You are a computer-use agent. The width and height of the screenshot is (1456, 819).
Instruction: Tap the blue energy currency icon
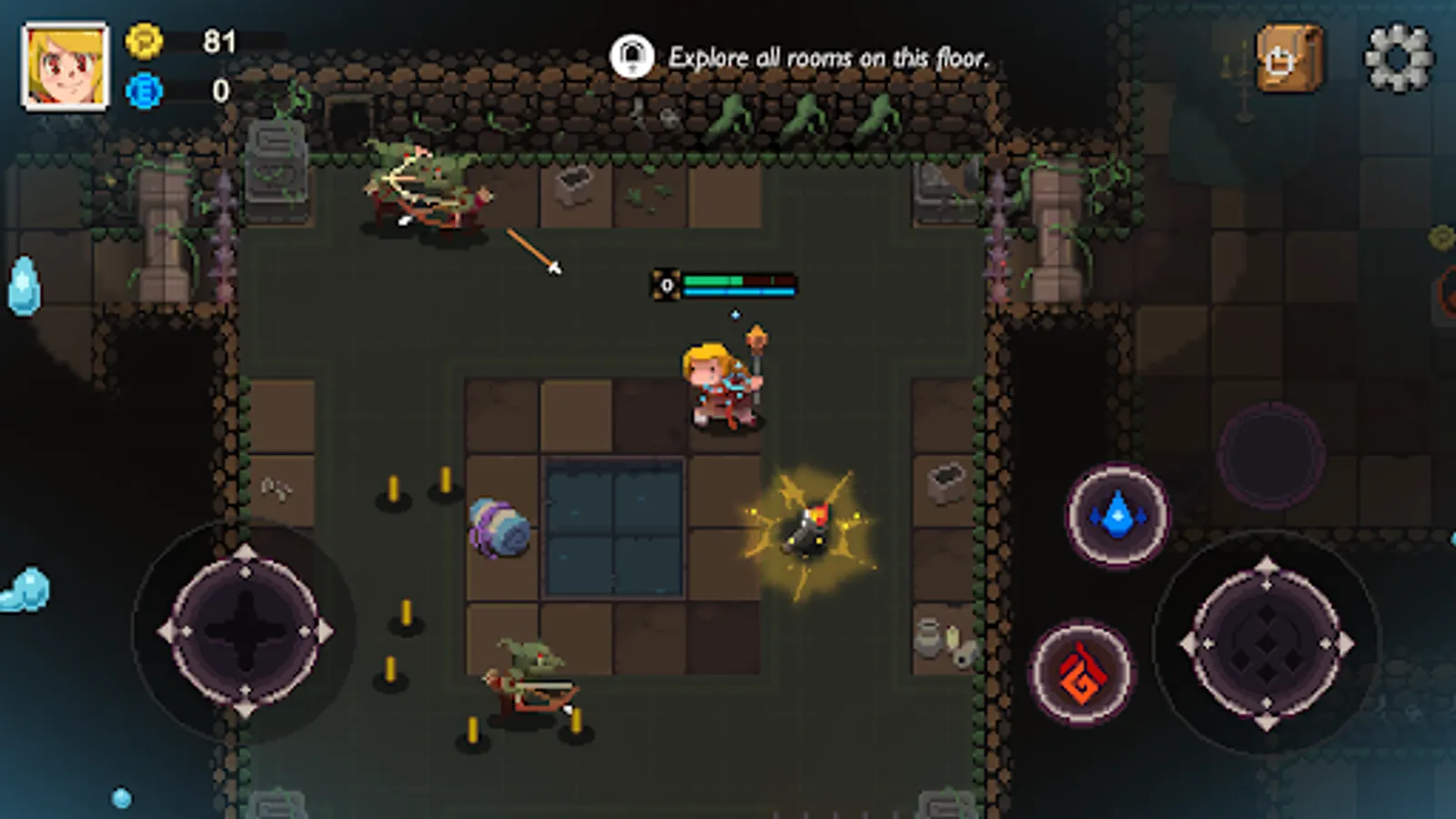pos(143,89)
